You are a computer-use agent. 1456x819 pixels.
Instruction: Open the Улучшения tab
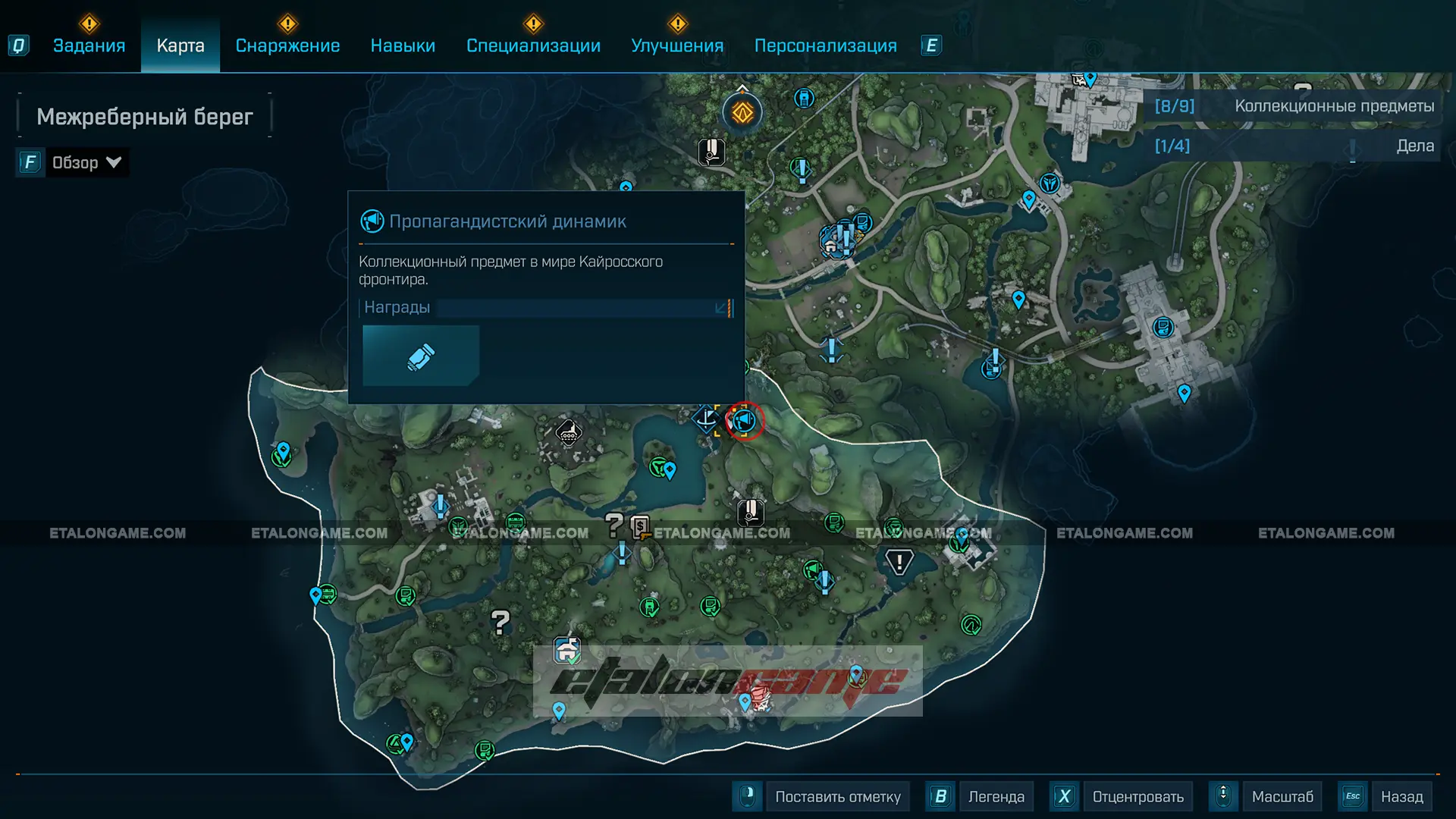(x=677, y=45)
